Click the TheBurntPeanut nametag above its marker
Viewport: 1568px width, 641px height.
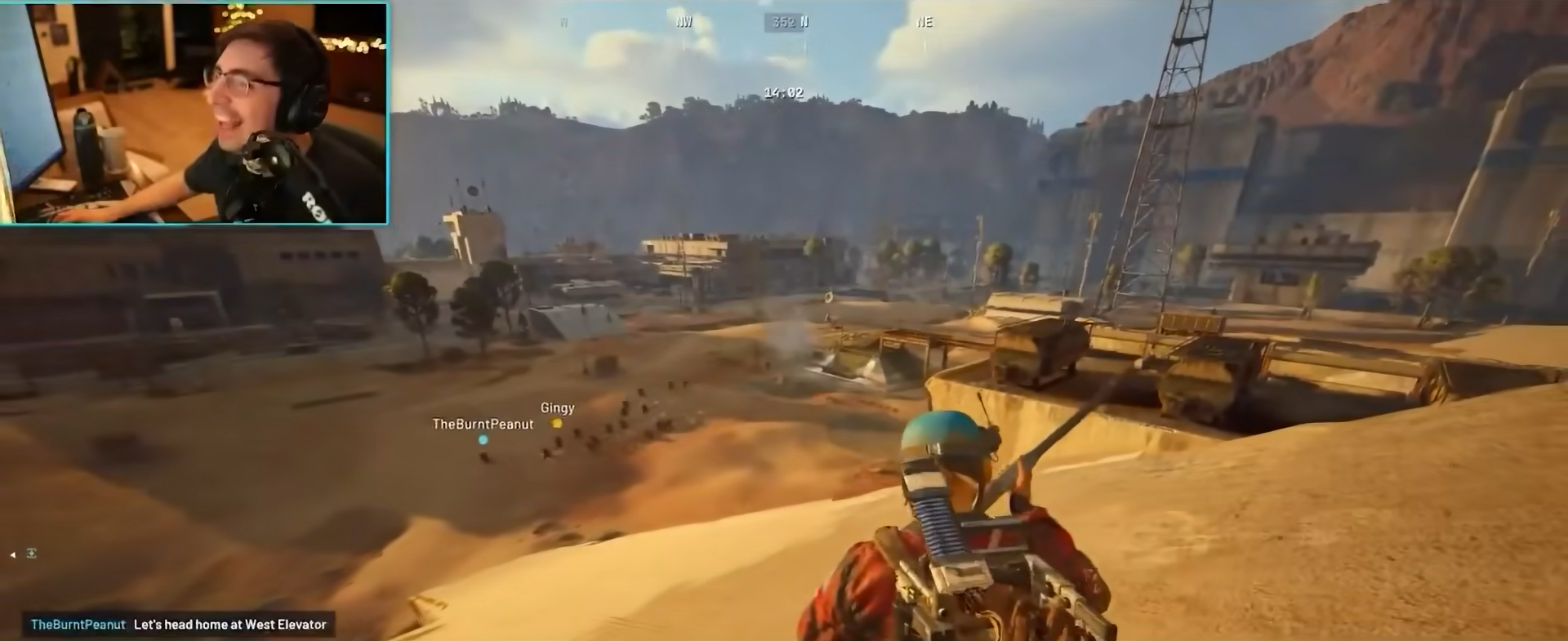(483, 424)
